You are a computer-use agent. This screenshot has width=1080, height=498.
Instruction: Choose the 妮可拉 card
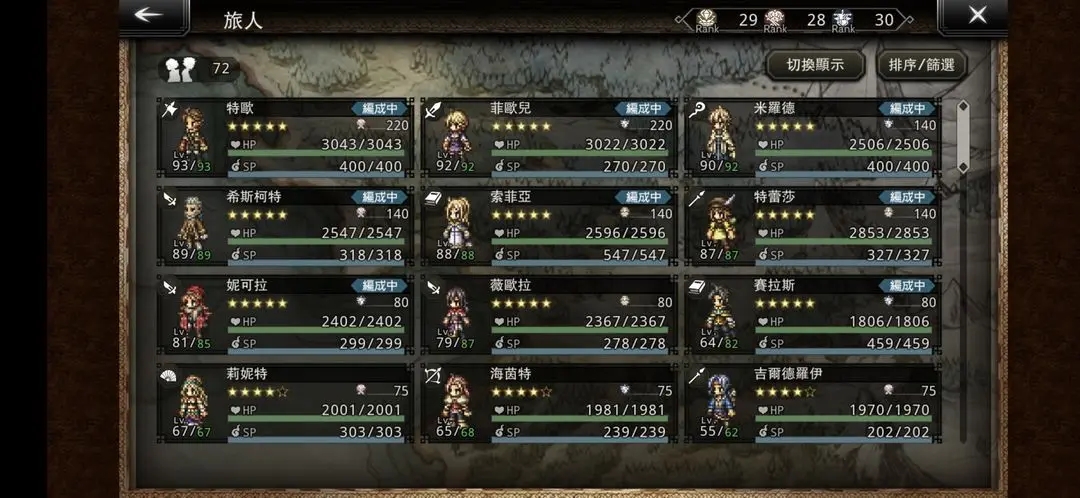285,313
